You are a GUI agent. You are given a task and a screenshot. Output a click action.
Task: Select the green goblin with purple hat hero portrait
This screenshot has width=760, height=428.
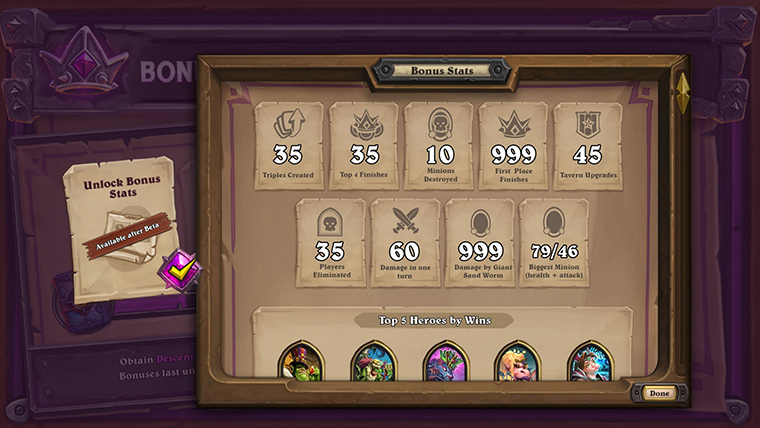coord(301,363)
